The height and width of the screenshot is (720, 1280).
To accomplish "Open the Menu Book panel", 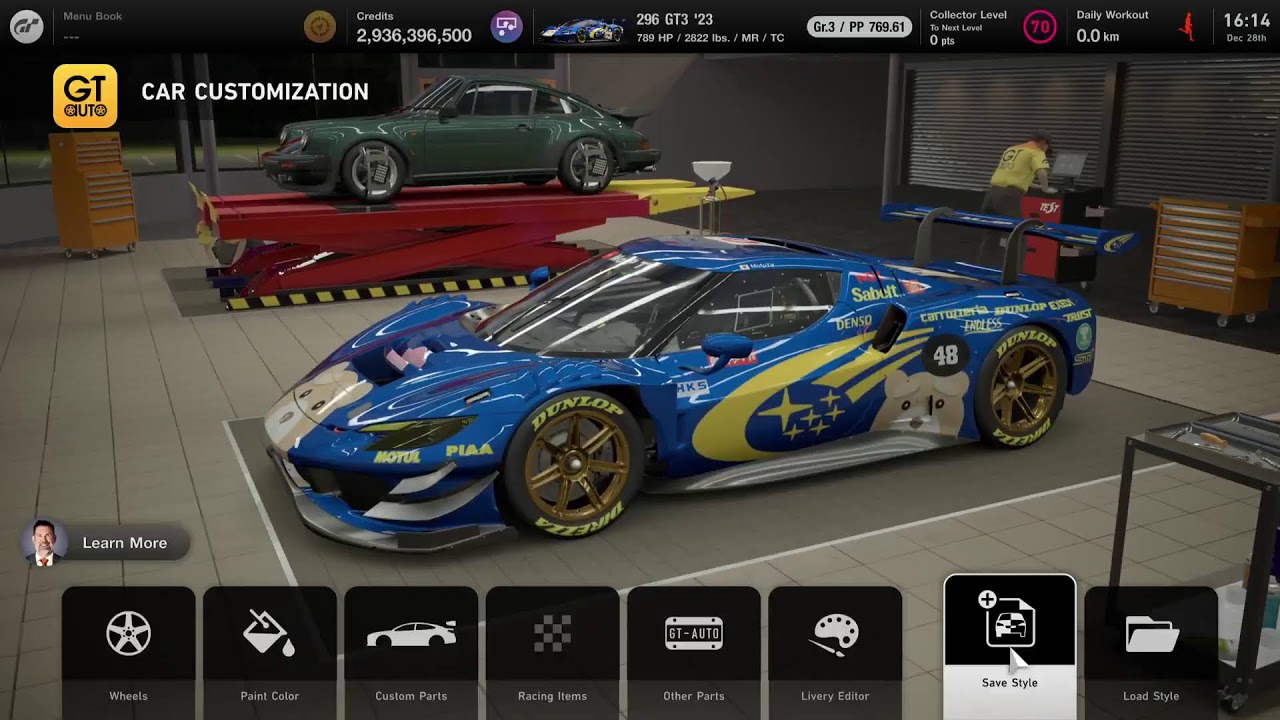I will coord(93,26).
